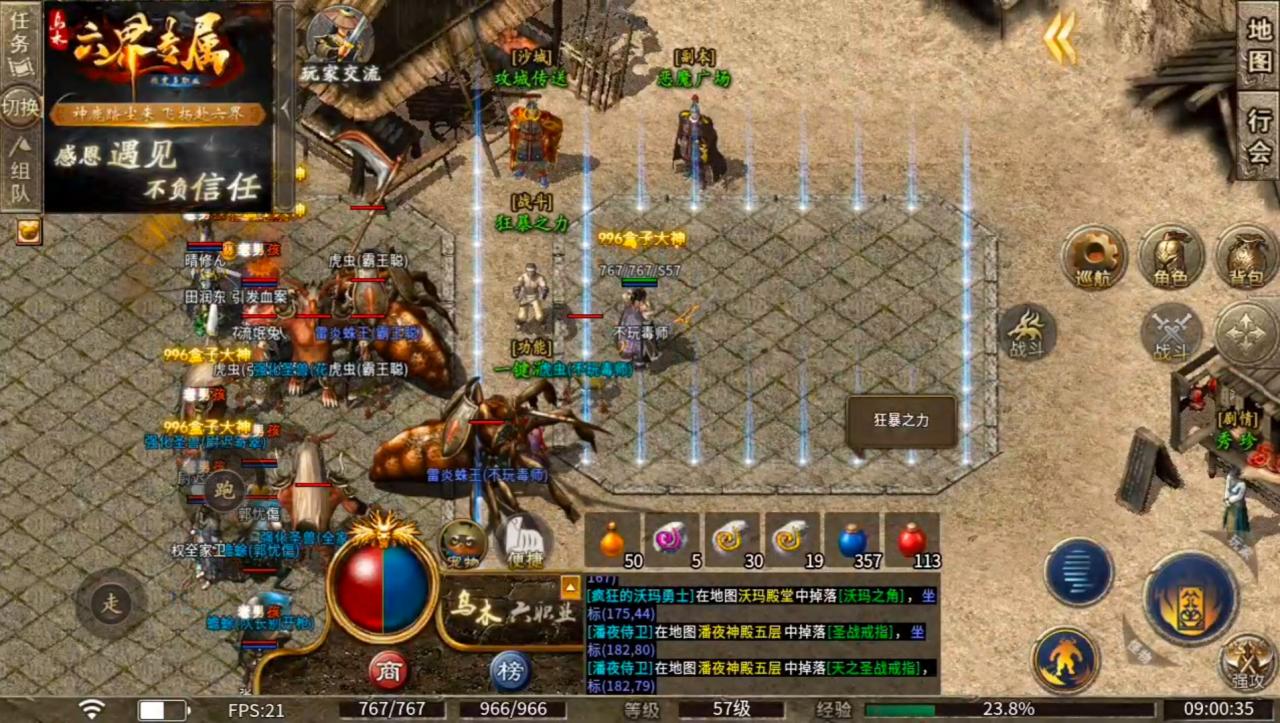The width and height of the screenshot is (1280, 723).
Task: Collapse the menu with the double-arrow button
Action: pyautogui.click(x=1060, y=38)
